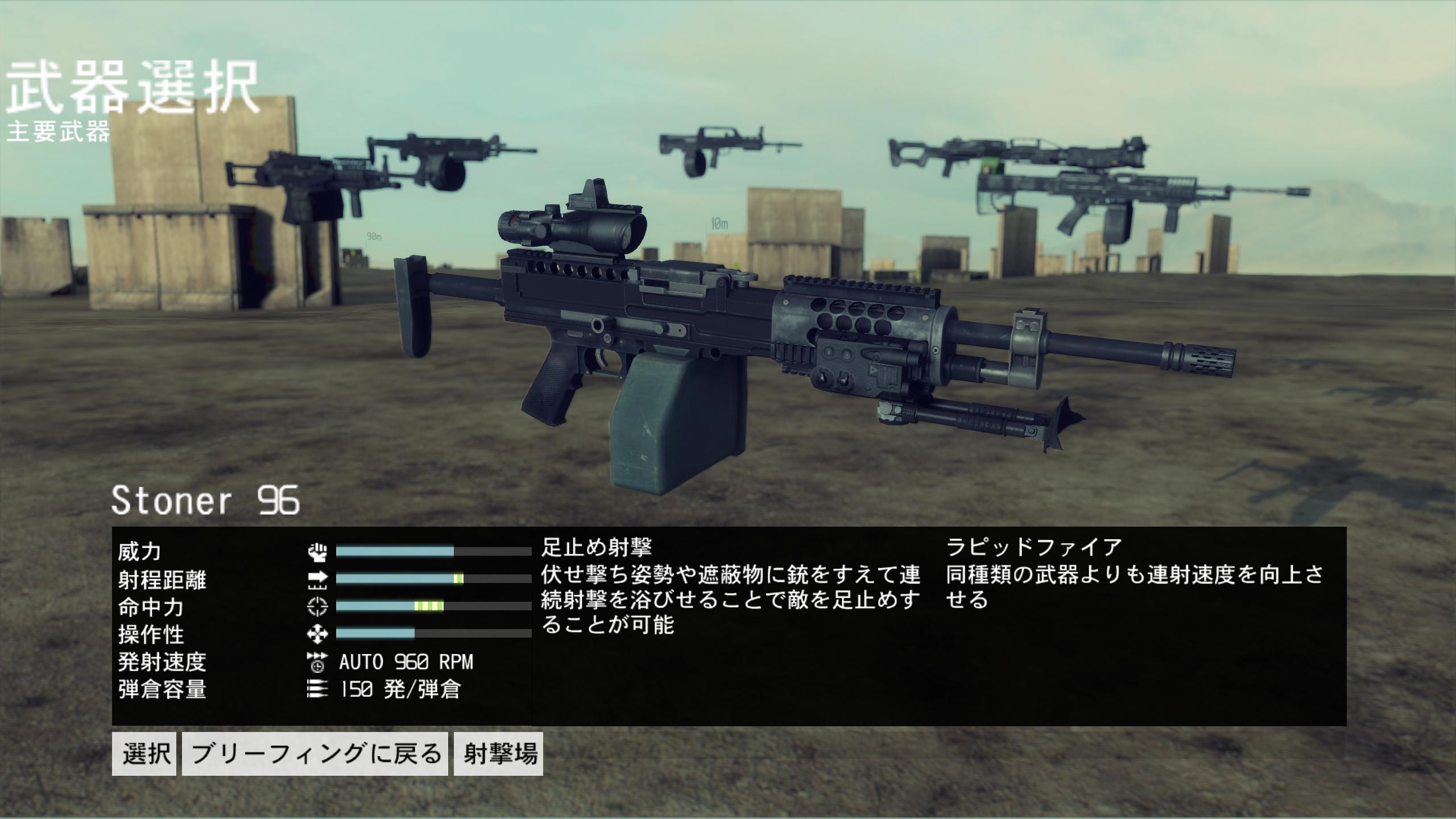Viewport: 1456px width, 819px height.
Task: Confirm weapon with the 選択 button
Action: coord(144,754)
